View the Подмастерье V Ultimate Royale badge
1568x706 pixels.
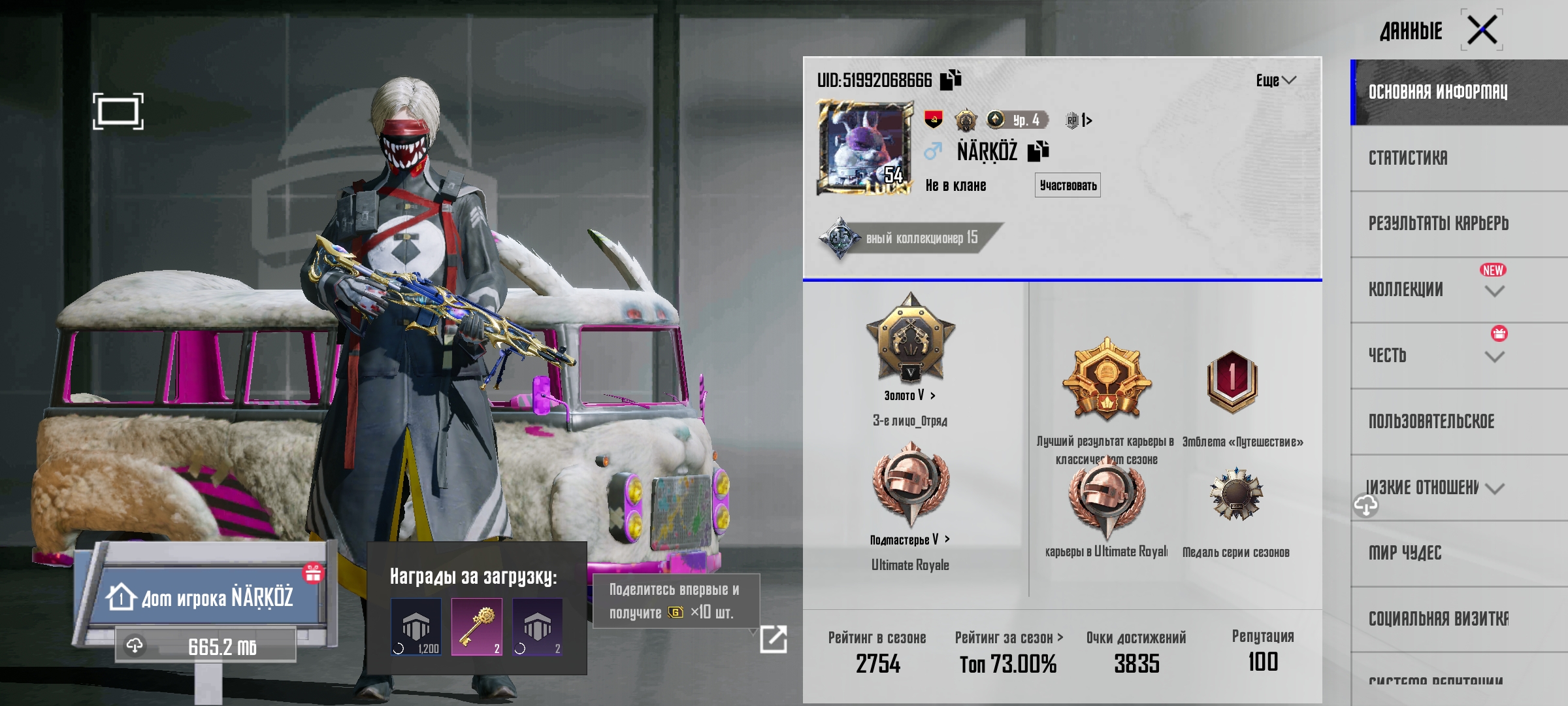click(x=910, y=484)
